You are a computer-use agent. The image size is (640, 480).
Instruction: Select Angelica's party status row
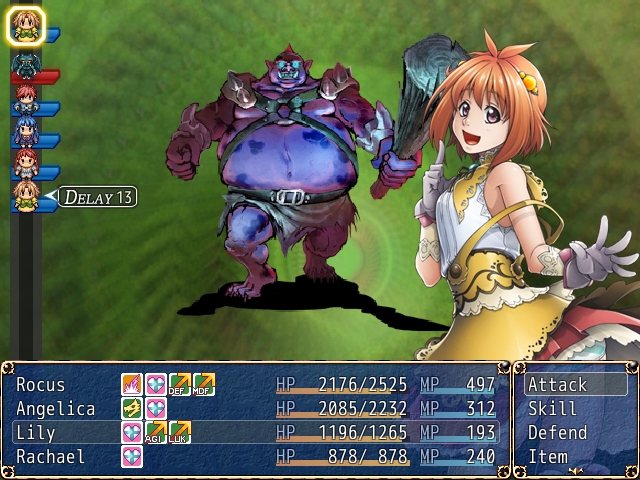click(x=56, y=409)
